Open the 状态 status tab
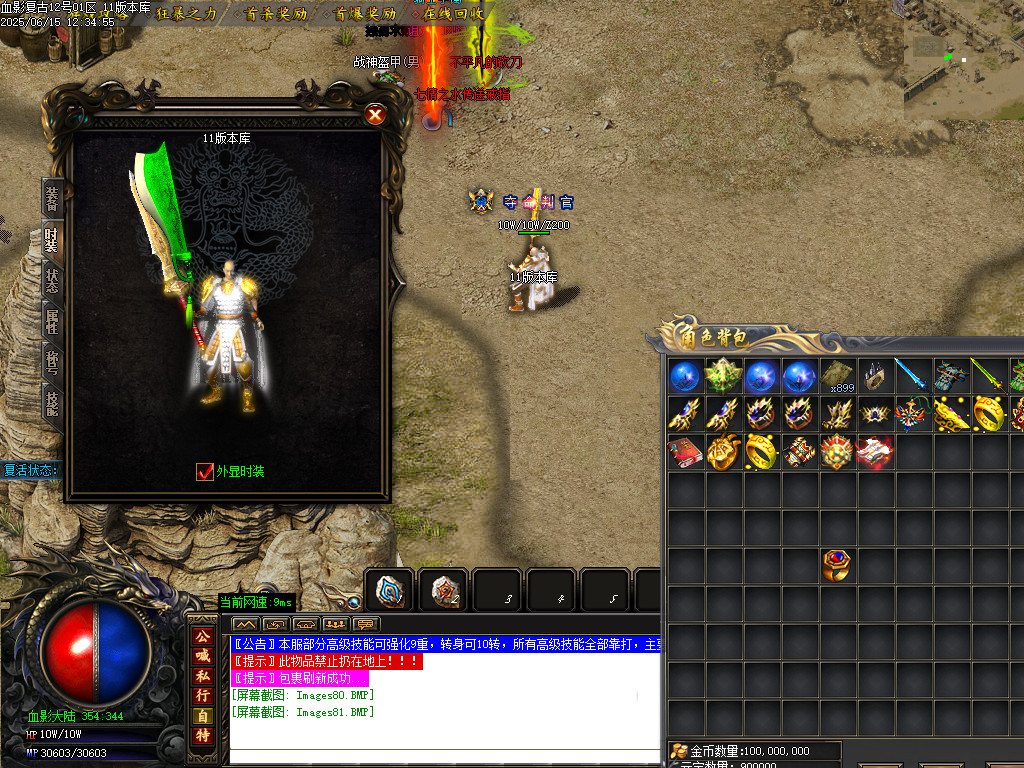This screenshot has height=768, width=1024. point(52,281)
